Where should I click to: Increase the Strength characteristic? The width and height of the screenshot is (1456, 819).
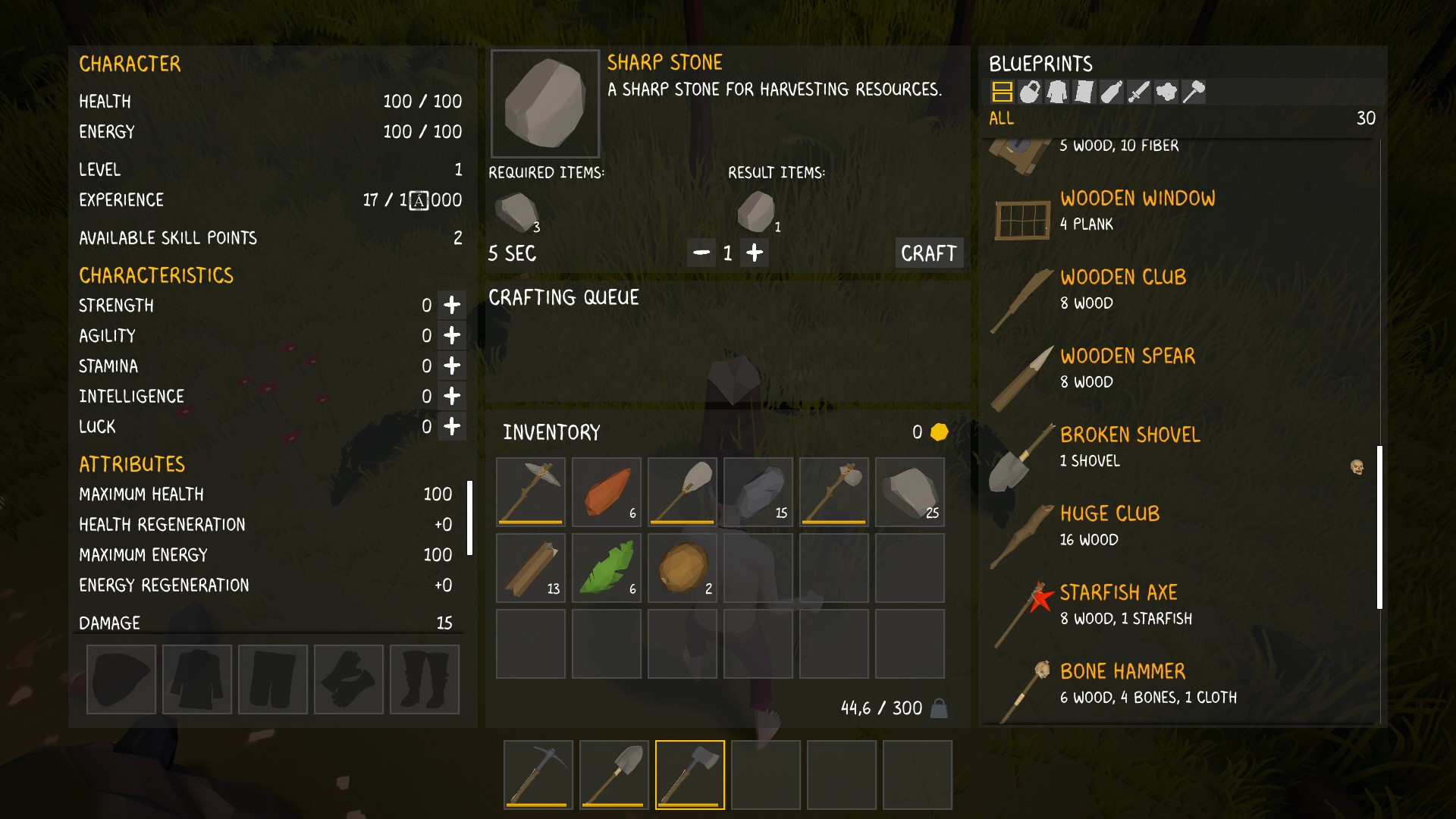pos(451,306)
